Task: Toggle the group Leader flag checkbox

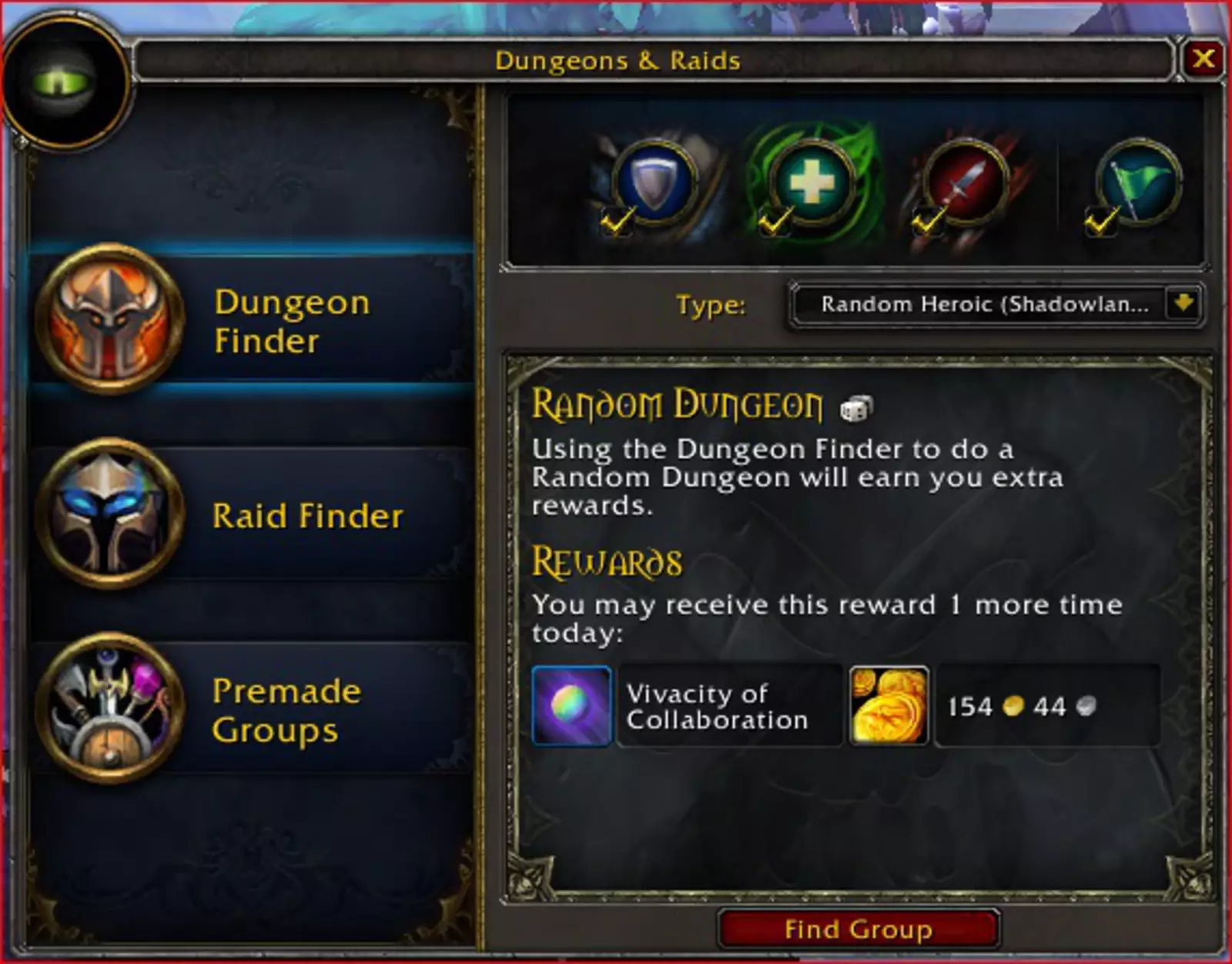Action: [x=1100, y=223]
